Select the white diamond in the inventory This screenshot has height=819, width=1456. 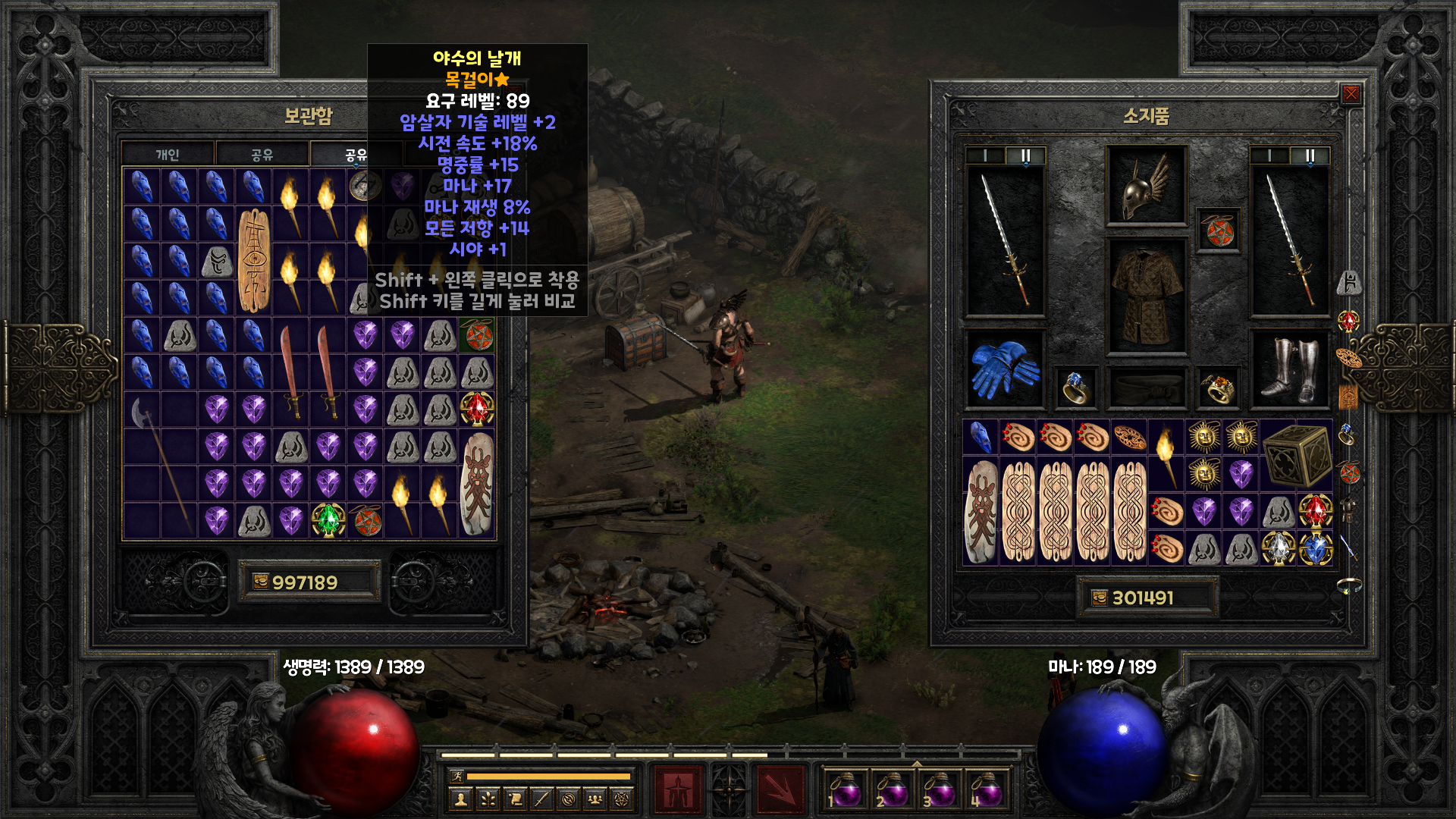click(x=1278, y=548)
